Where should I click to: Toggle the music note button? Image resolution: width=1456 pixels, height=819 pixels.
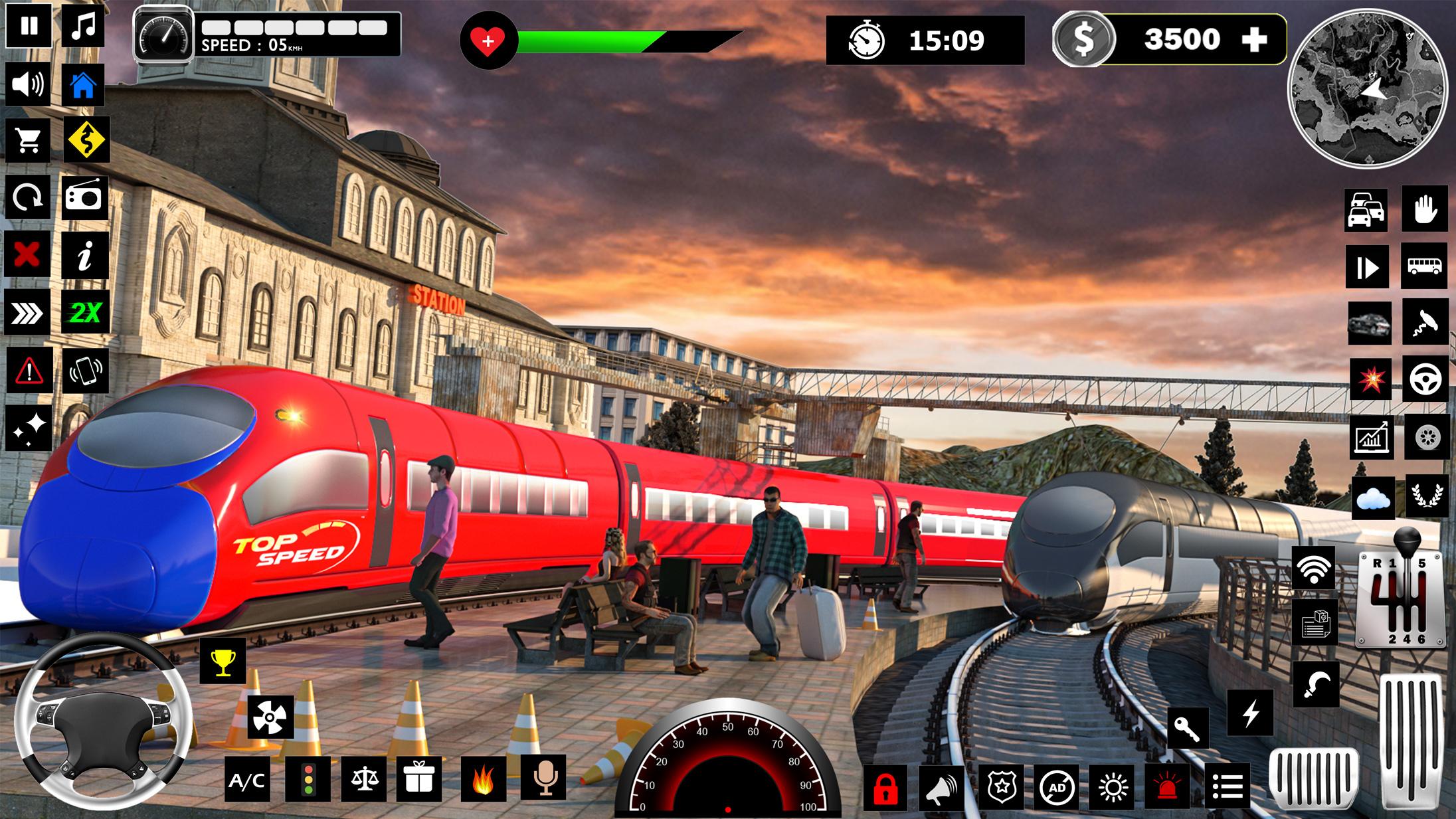[x=84, y=27]
